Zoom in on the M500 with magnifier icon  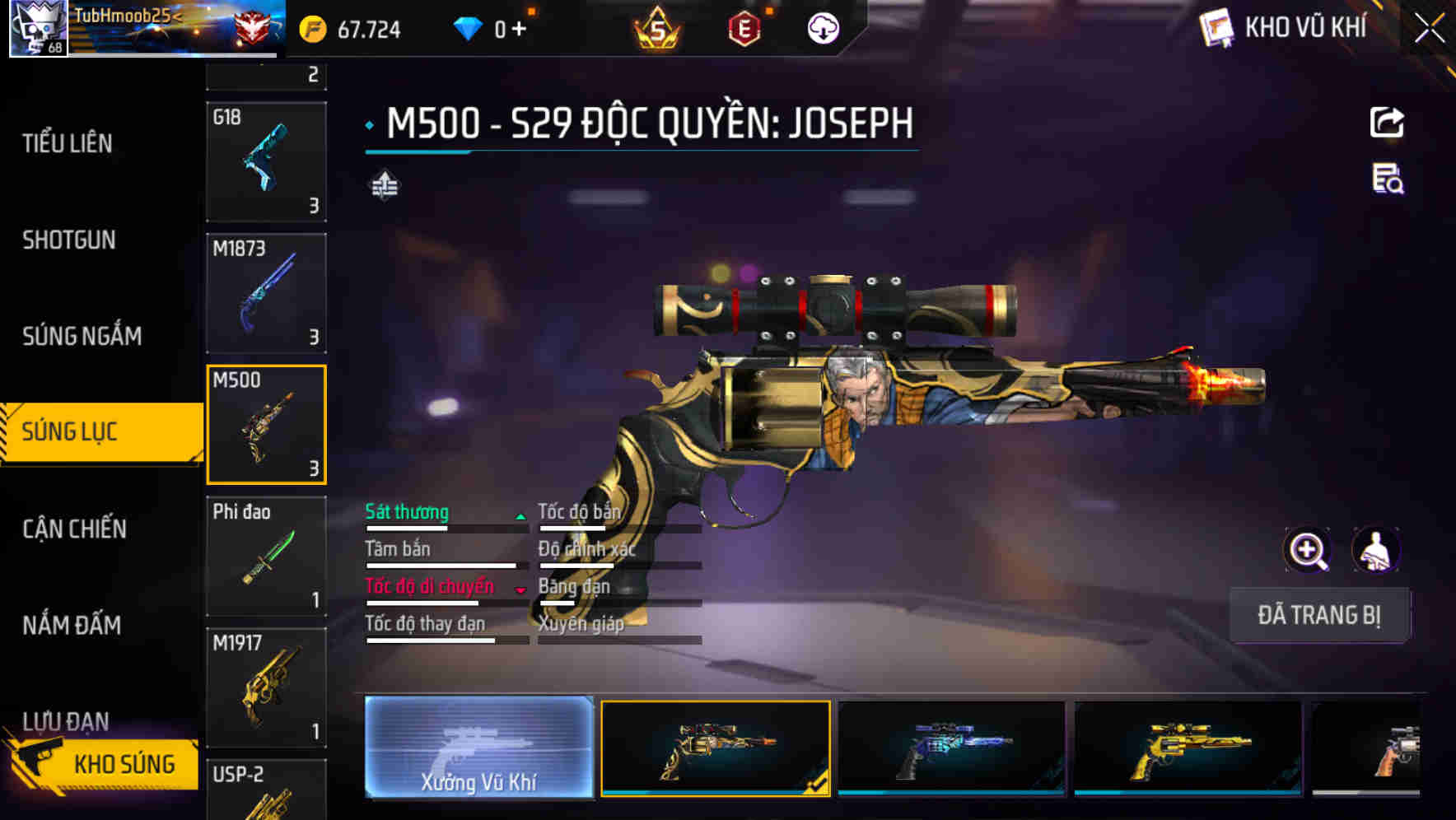[x=1307, y=550]
